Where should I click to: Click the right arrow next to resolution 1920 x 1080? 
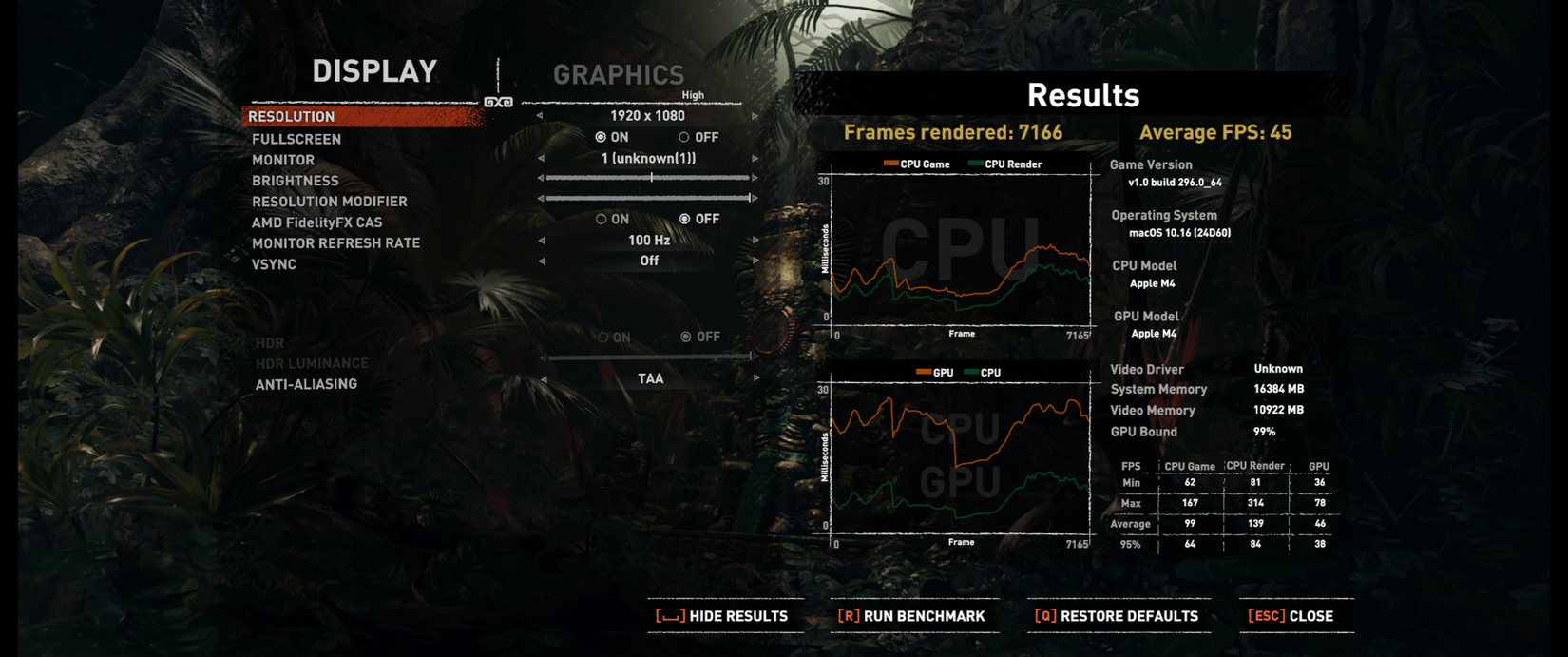coord(755,116)
